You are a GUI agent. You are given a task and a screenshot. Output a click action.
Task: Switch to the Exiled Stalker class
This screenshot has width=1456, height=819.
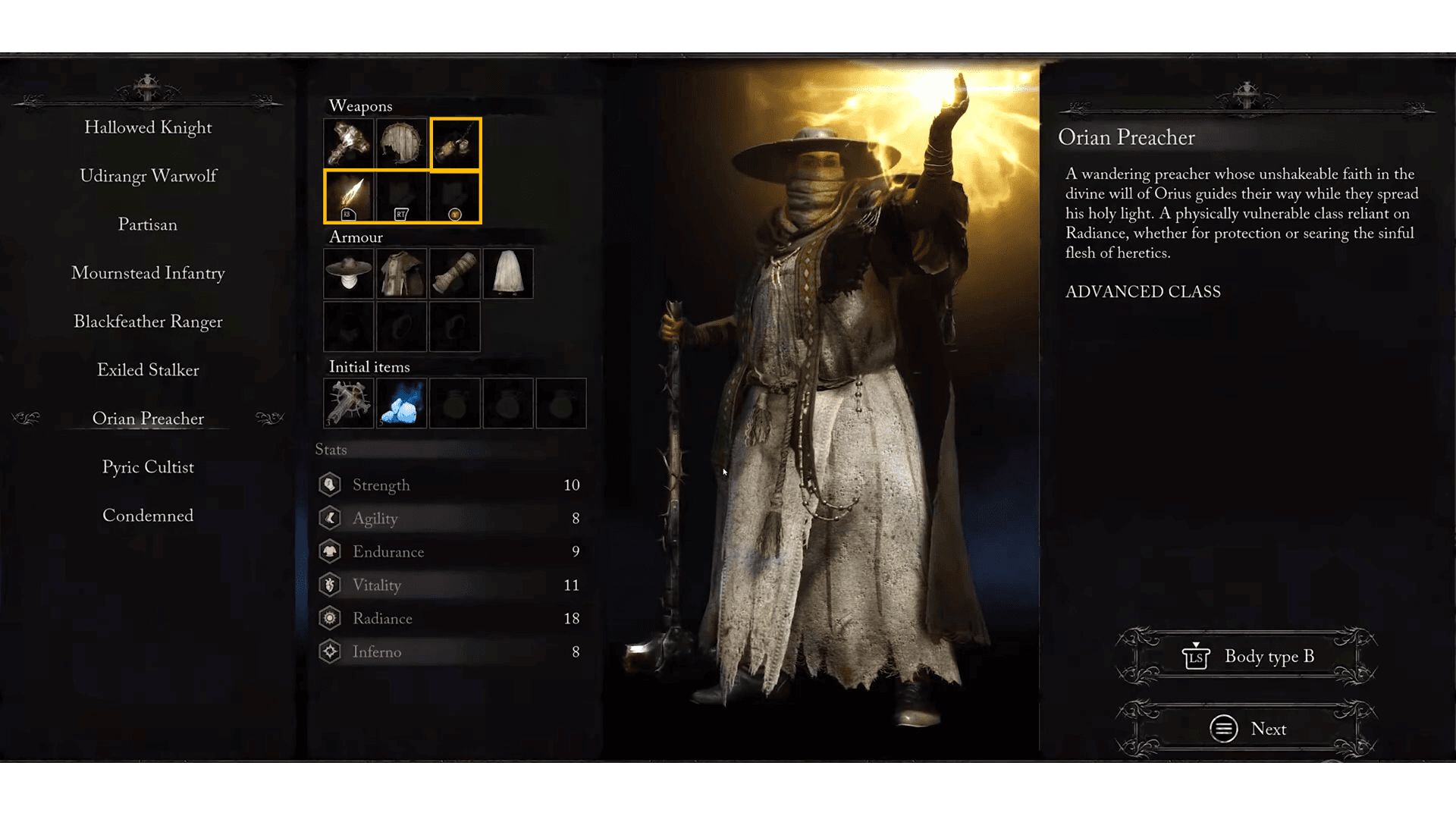tap(148, 370)
